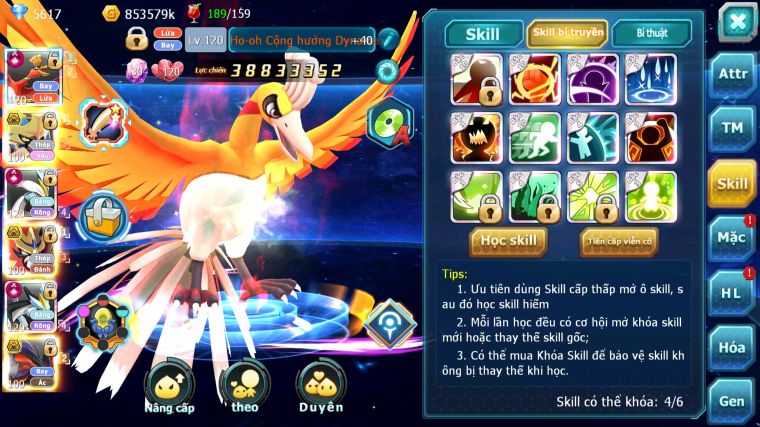Select the ice spikes skill icon

tap(650, 78)
